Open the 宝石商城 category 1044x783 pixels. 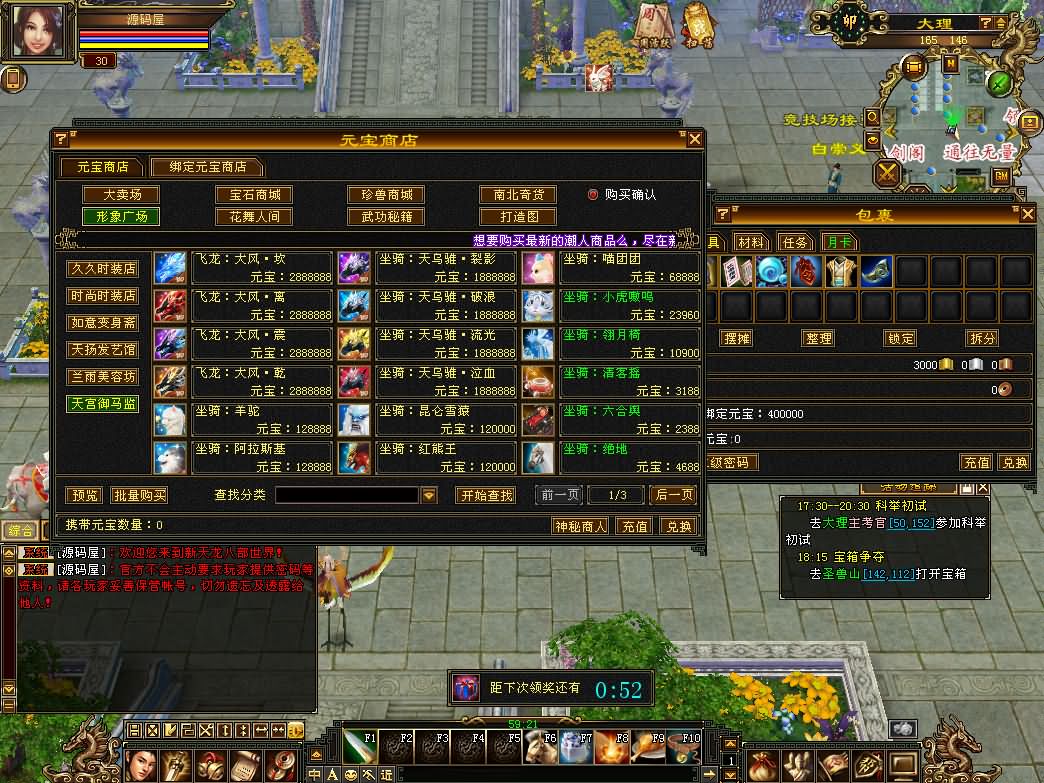click(x=254, y=195)
